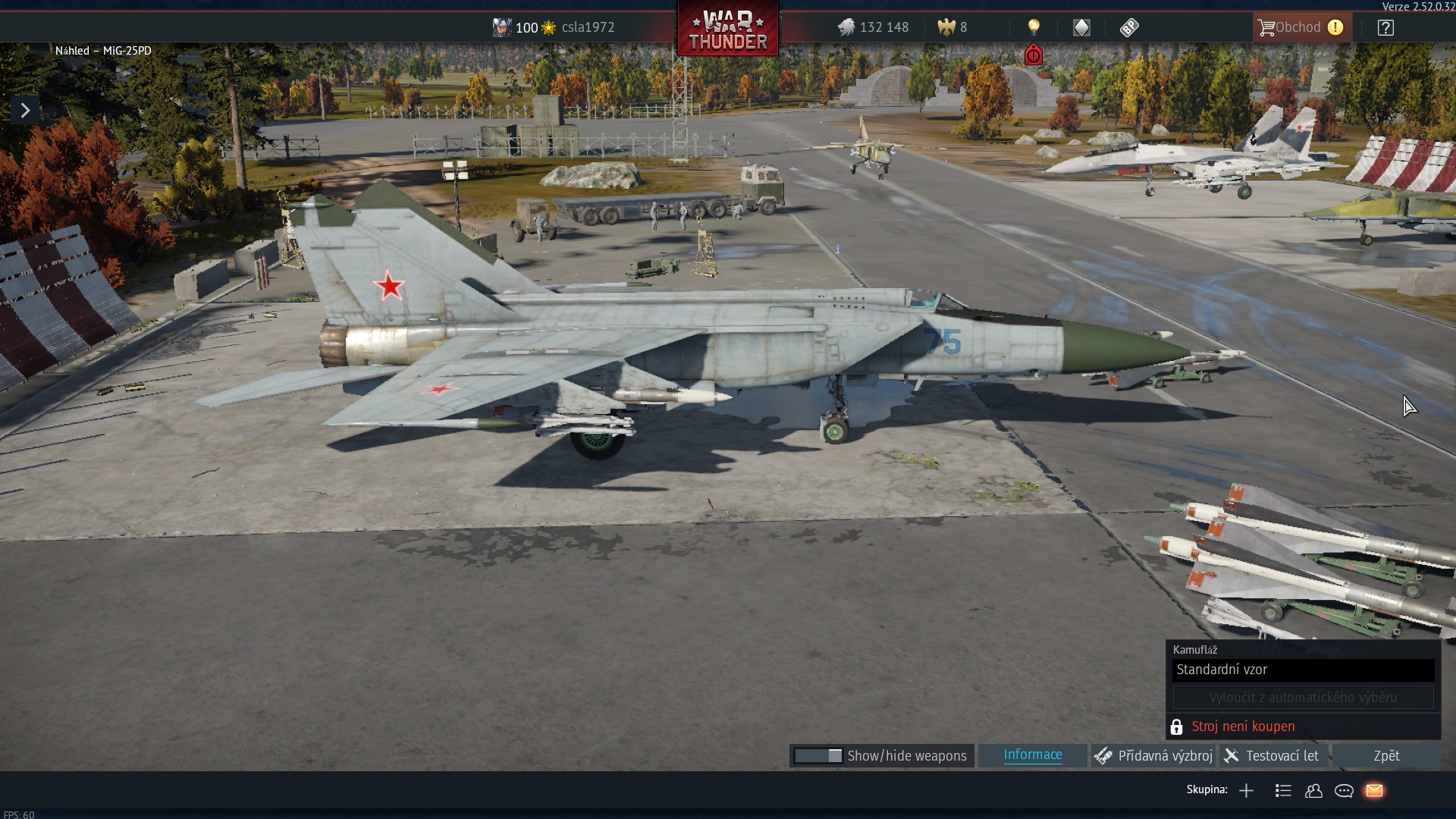Open the battle pass ticket icon
This screenshot has height=819, width=1456.
1129,27
